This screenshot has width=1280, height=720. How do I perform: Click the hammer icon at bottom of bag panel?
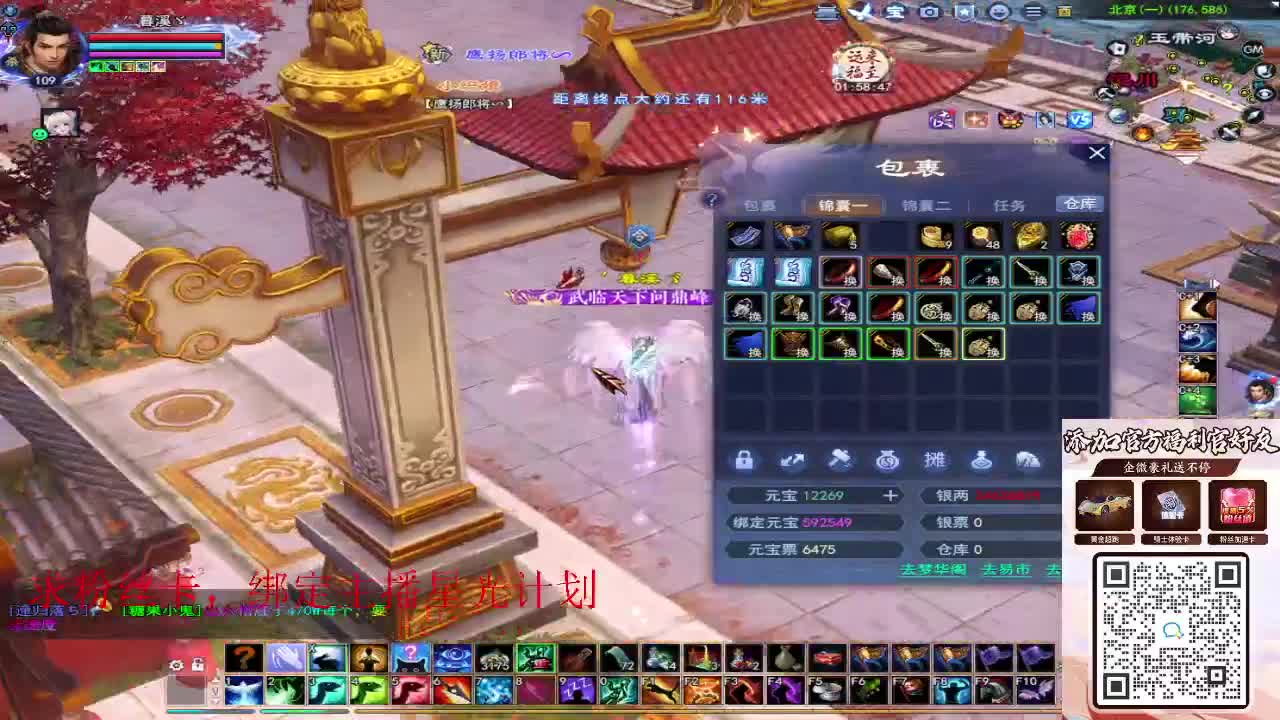(x=842, y=460)
